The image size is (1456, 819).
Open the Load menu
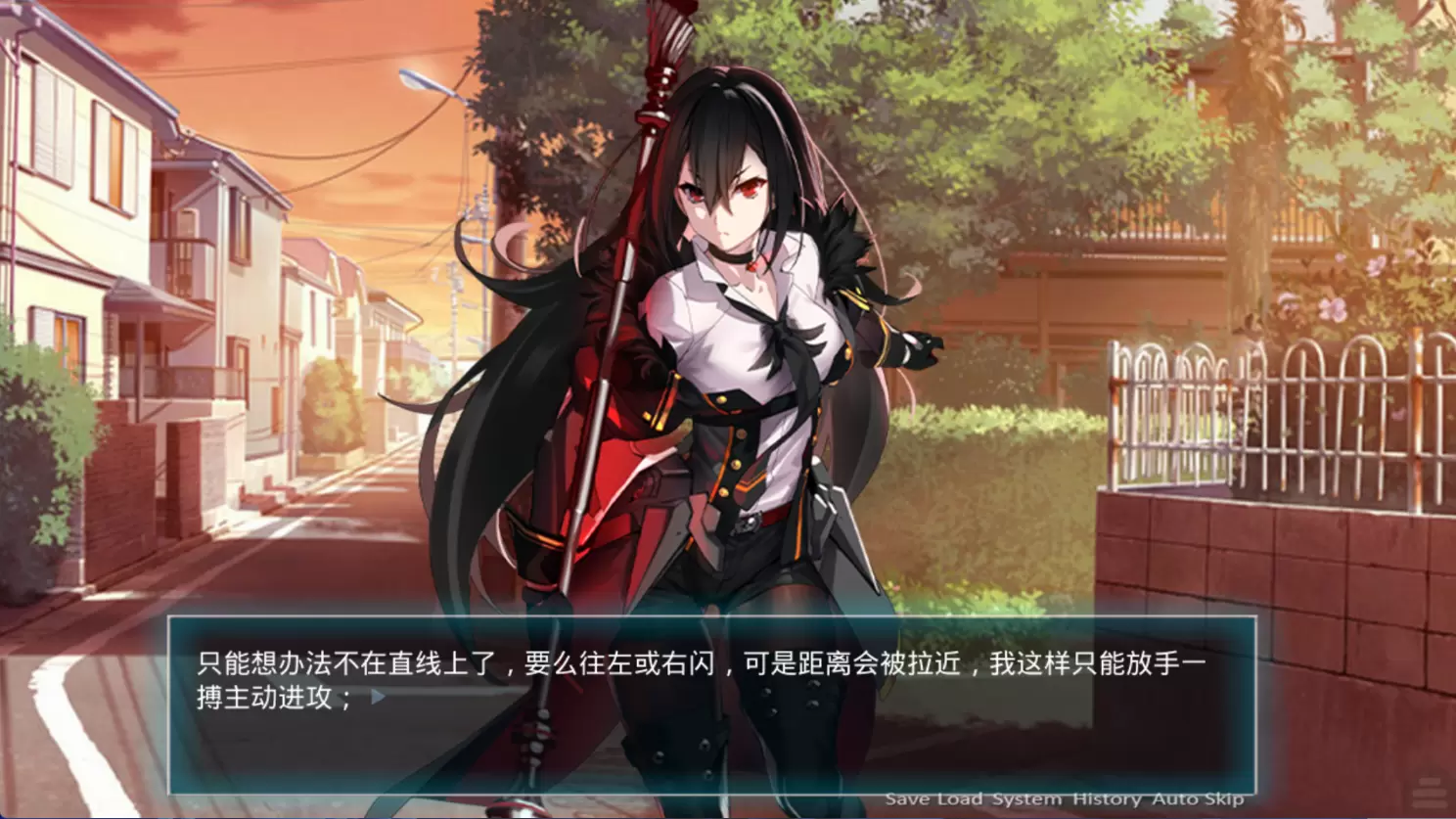point(959,799)
